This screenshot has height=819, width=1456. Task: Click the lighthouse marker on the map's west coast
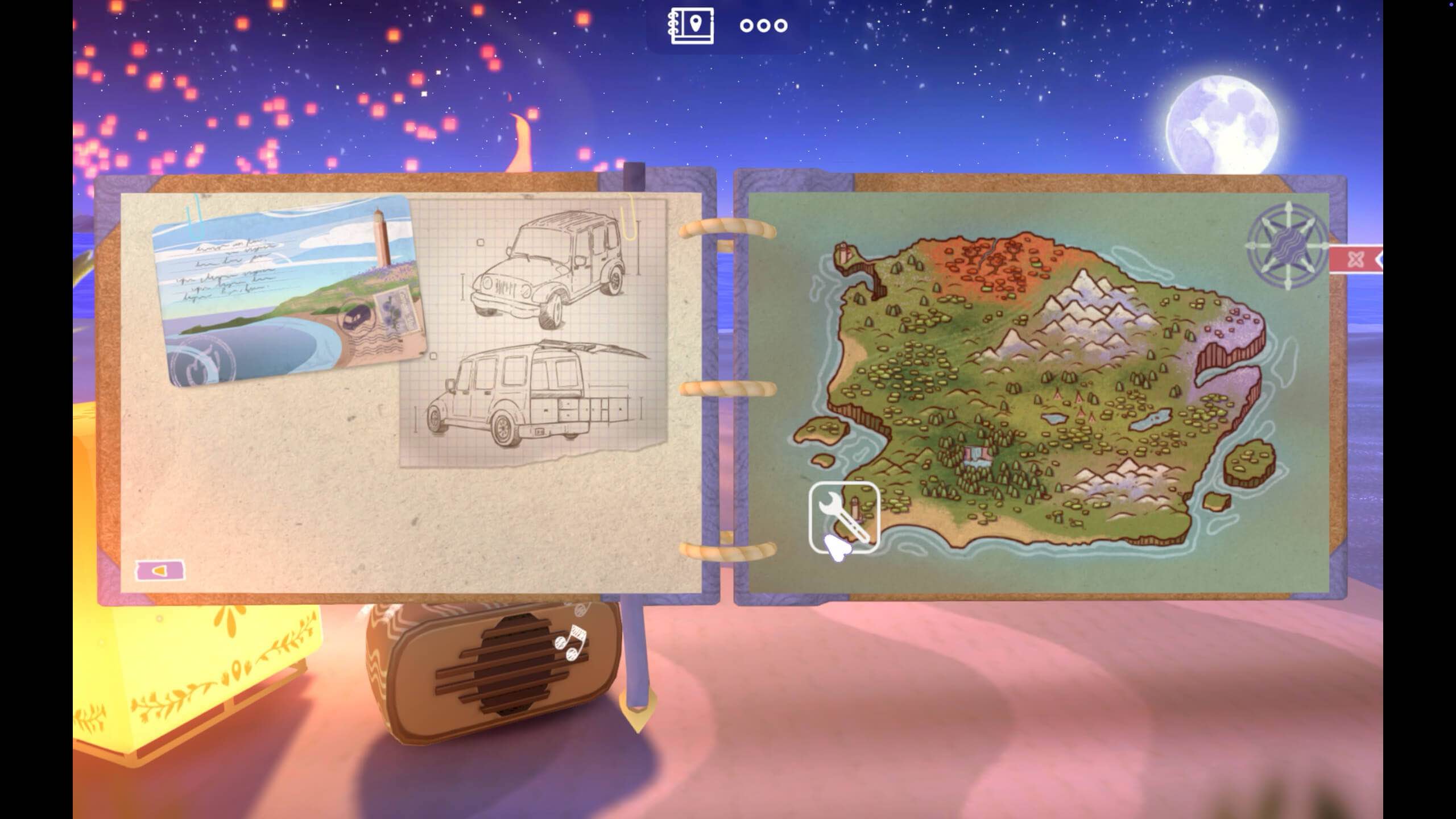[843, 252]
